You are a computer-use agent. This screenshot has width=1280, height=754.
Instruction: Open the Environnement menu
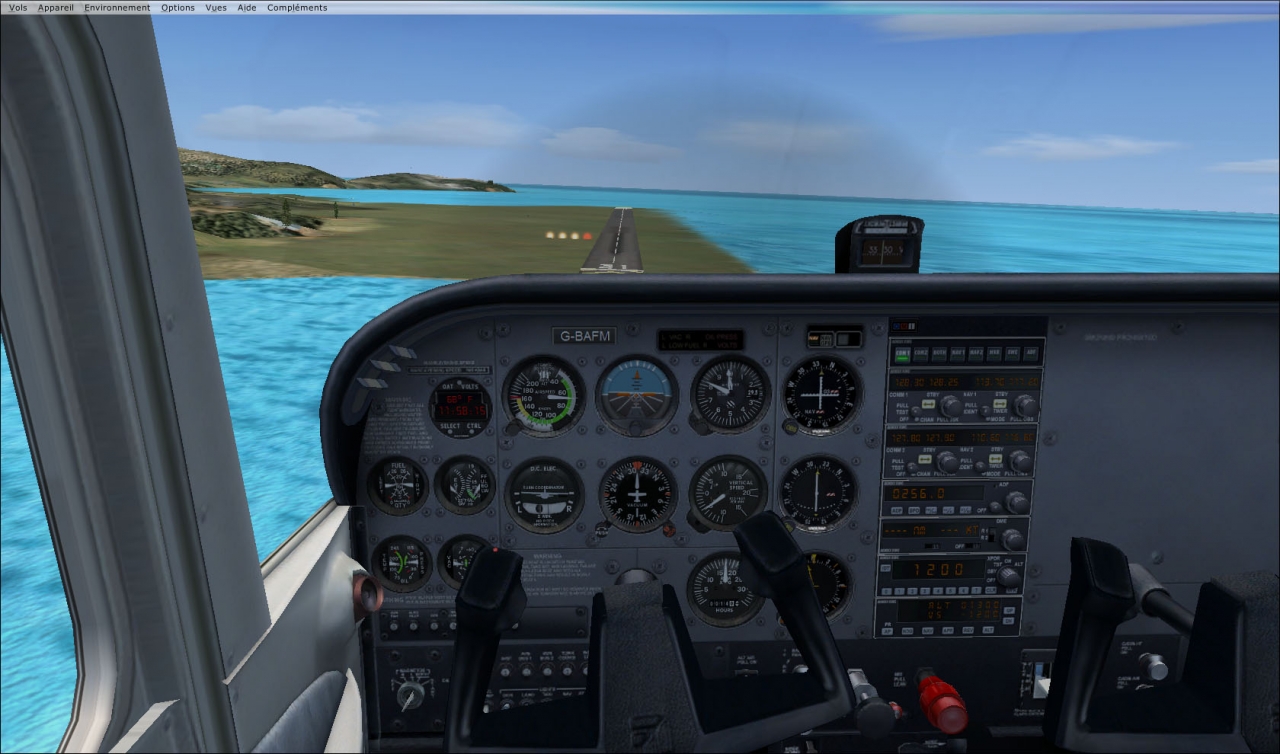(117, 7)
